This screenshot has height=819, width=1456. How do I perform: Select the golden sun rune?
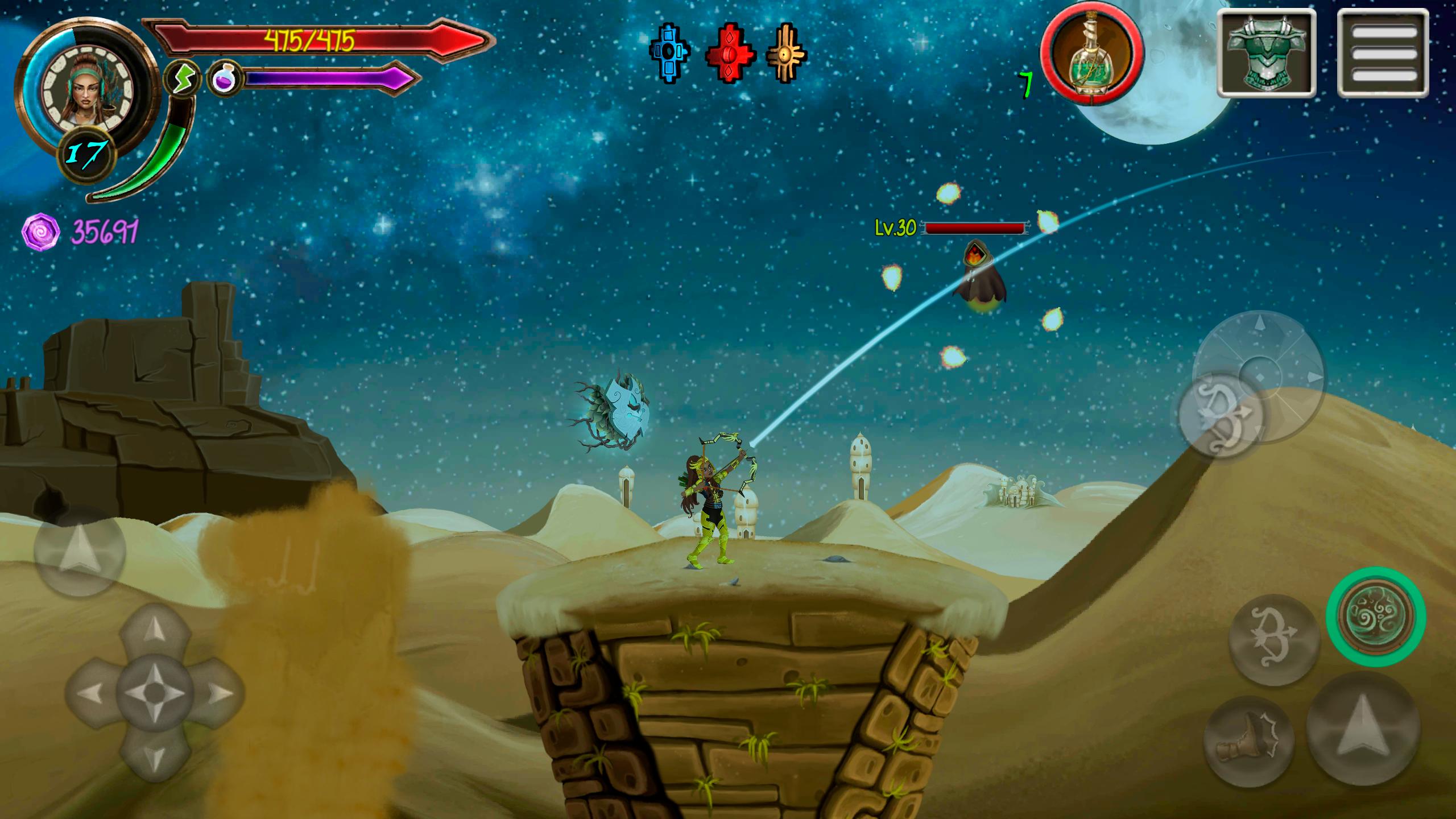[787, 53]
